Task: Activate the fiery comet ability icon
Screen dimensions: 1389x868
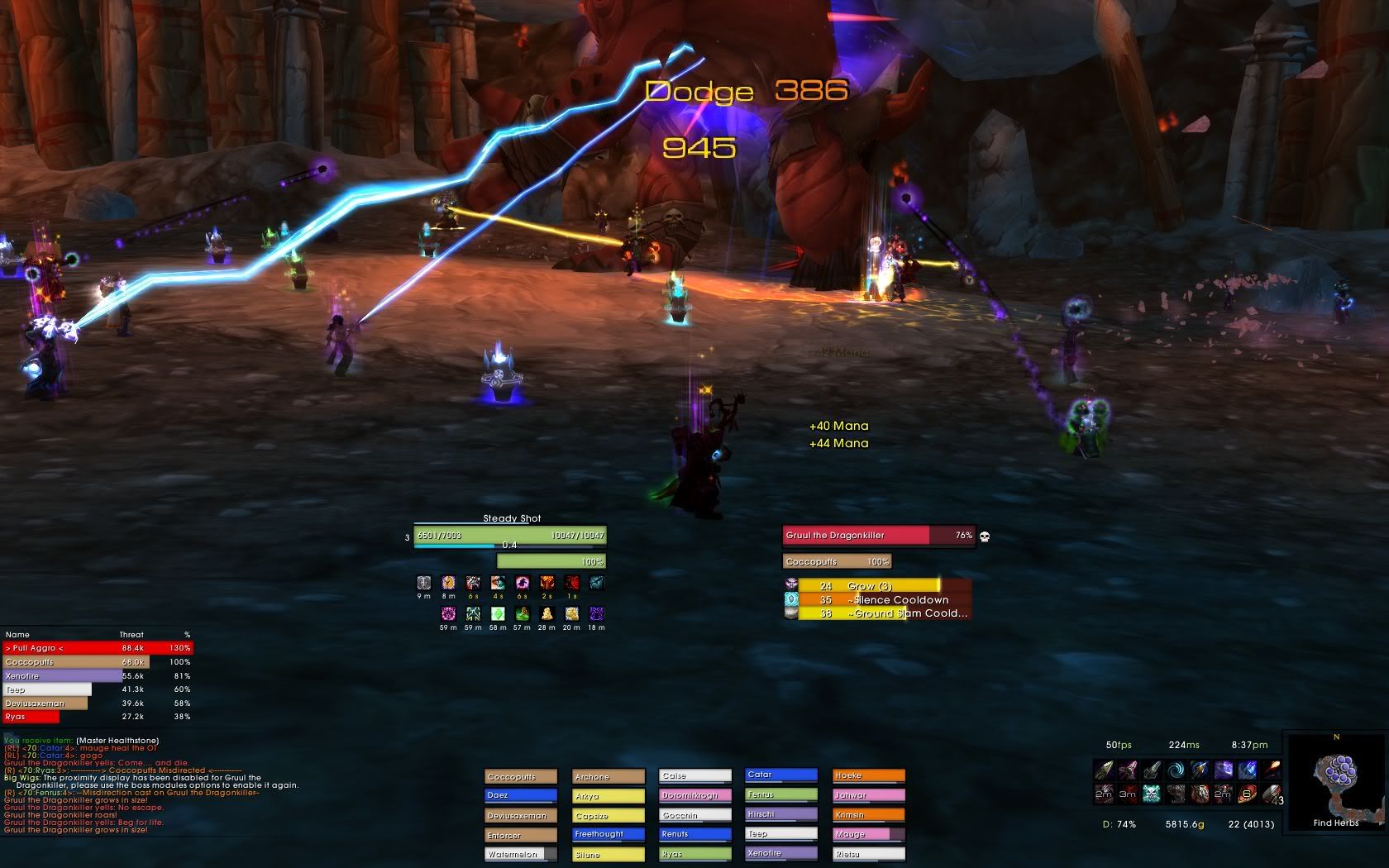Action: [x=1272, y=771]
